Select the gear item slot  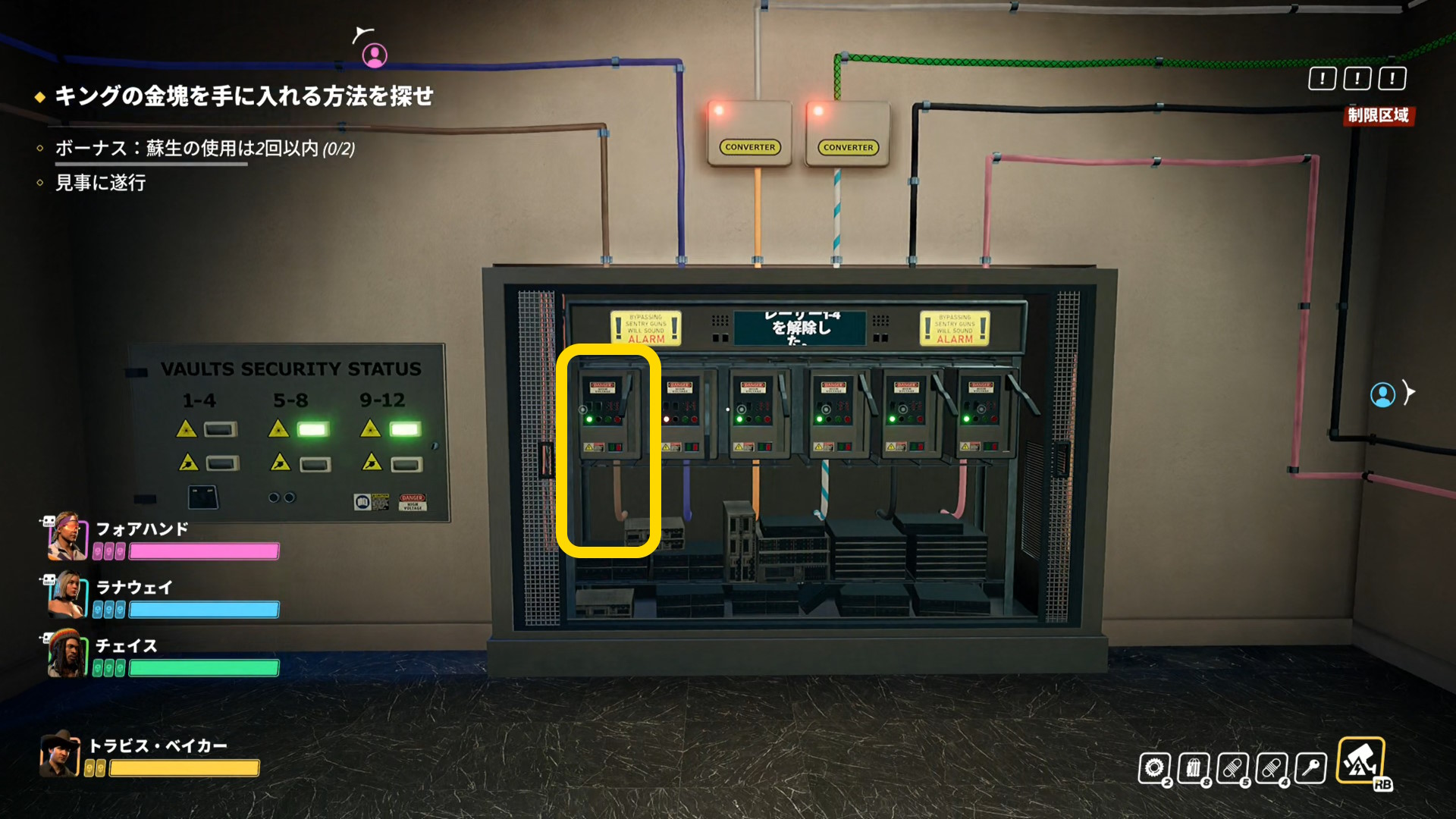coord(1154,768)
